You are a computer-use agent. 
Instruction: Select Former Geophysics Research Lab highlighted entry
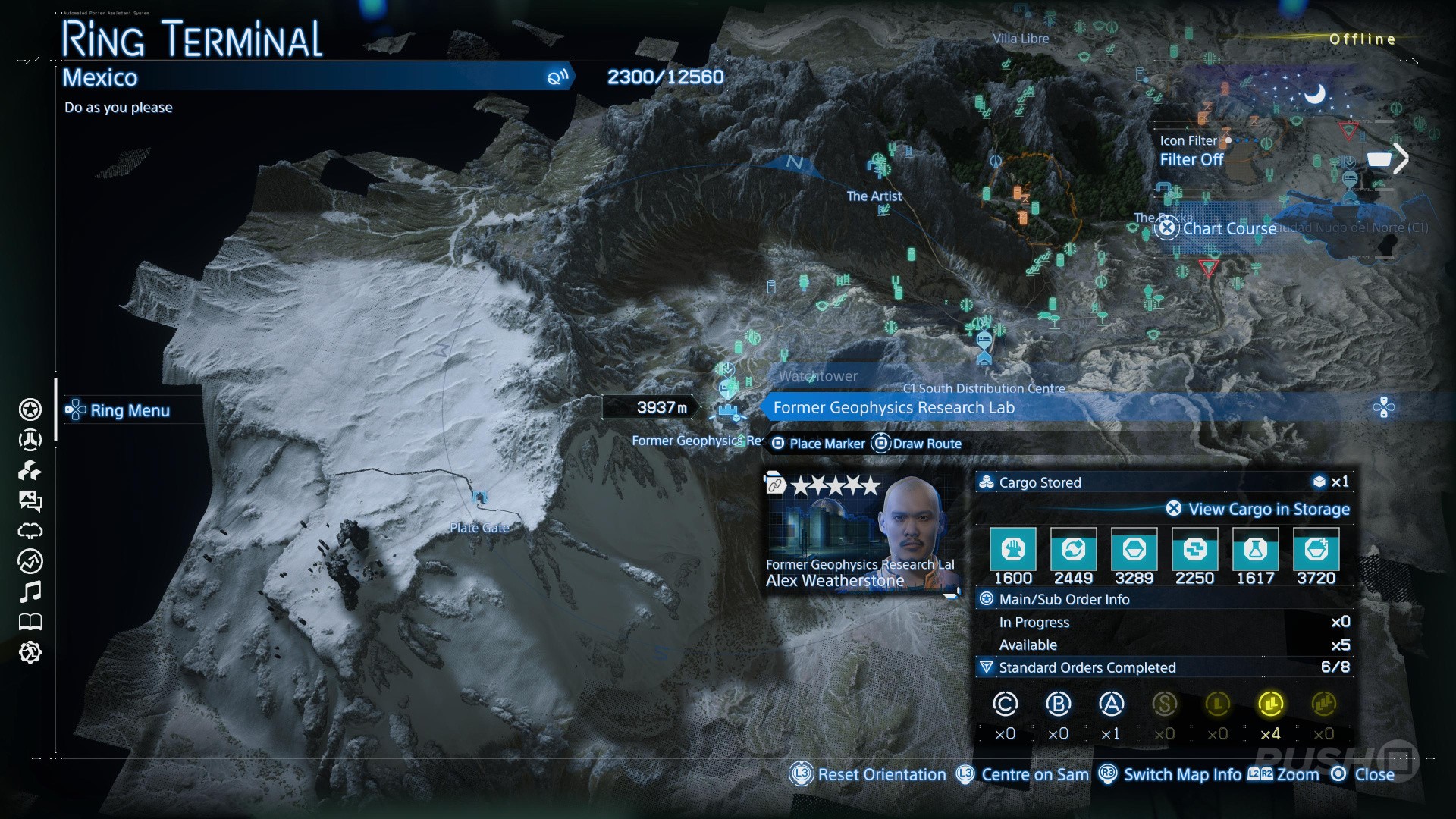(x=893, y=408)
